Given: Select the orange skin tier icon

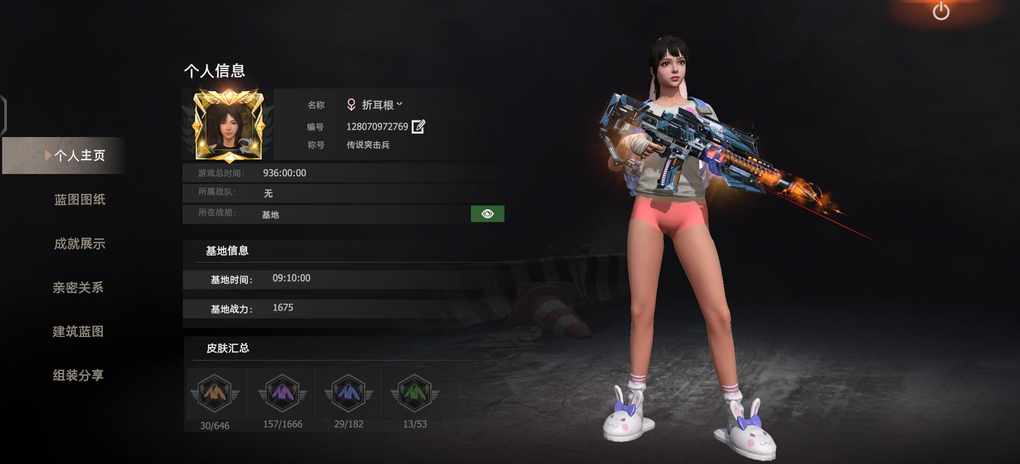Looking at the screenshot, I should (216, 393).
